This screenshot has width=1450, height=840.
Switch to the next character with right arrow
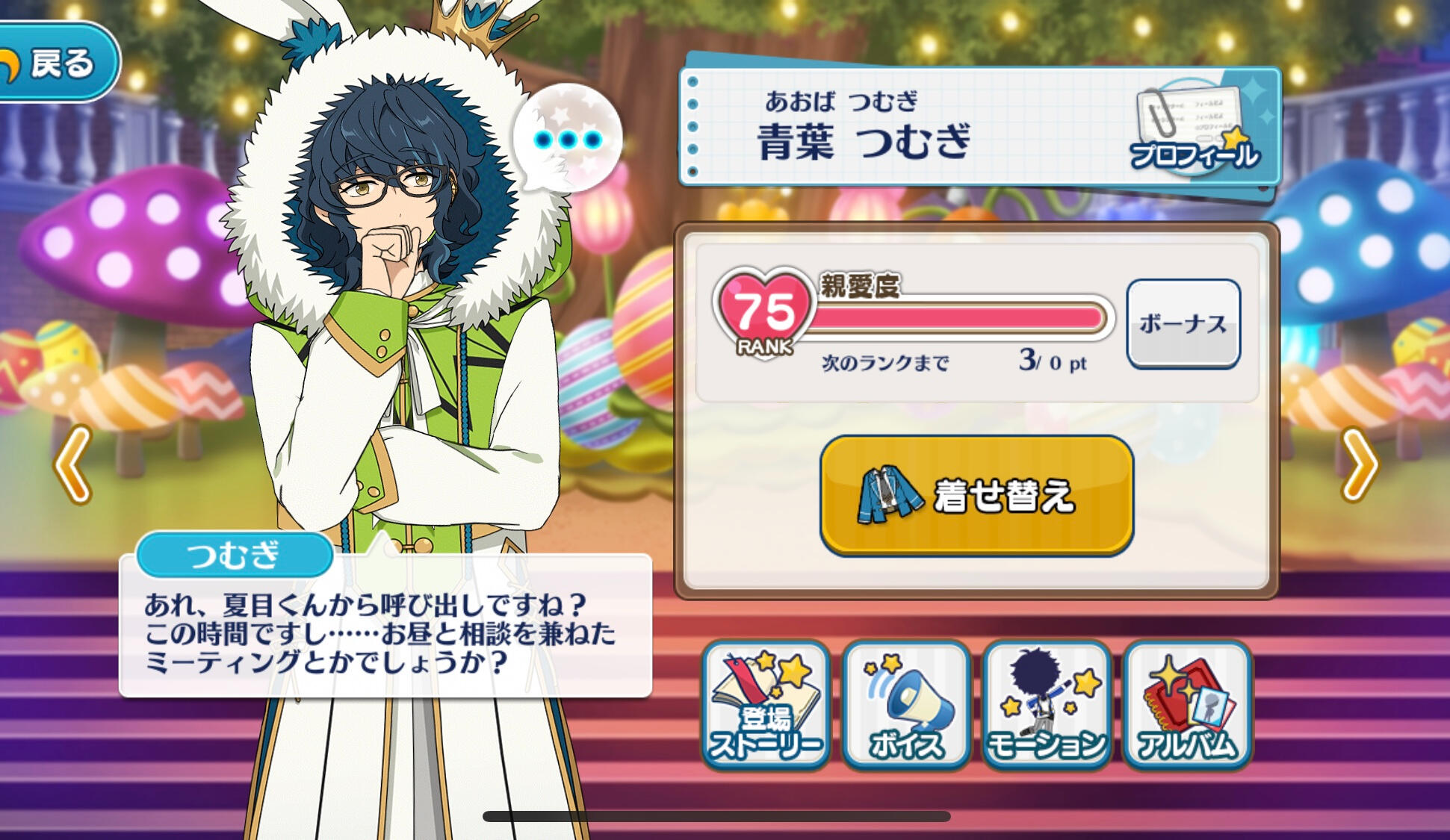pyautogui.click(x=1360, y=464)
